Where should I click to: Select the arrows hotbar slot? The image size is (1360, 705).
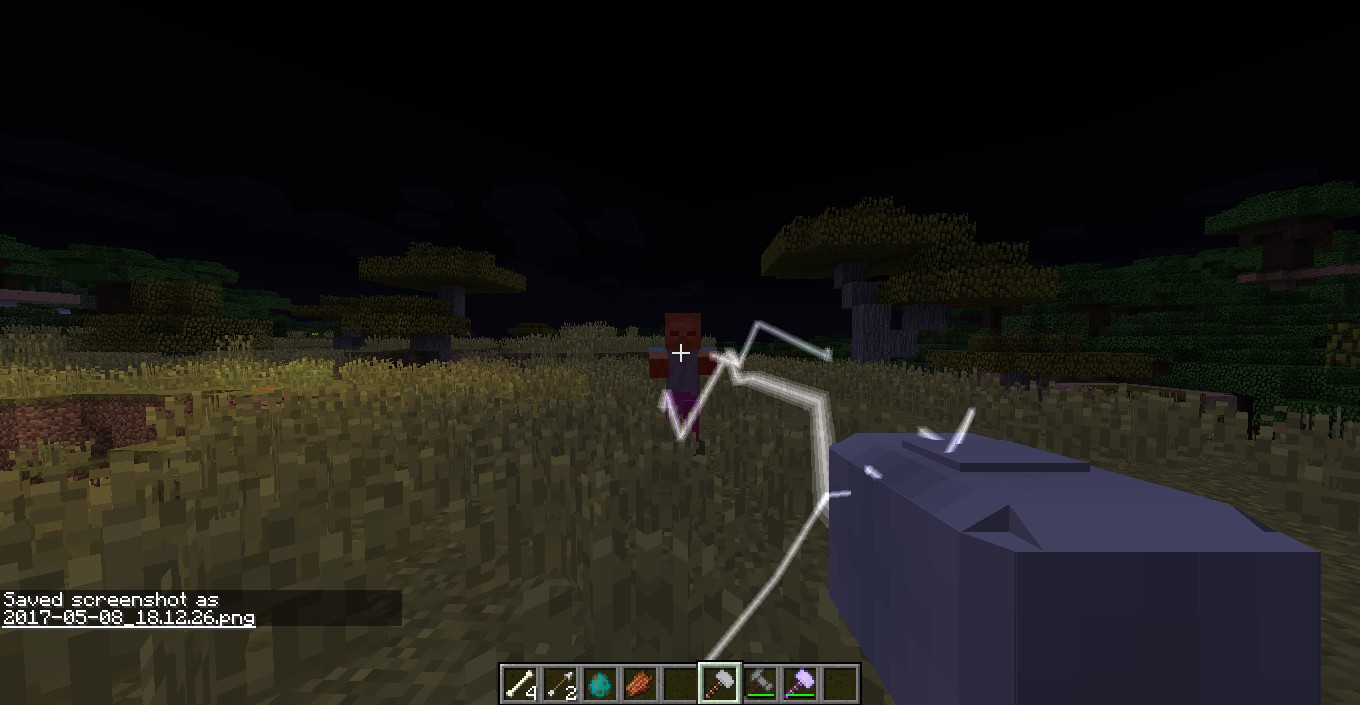560,684
